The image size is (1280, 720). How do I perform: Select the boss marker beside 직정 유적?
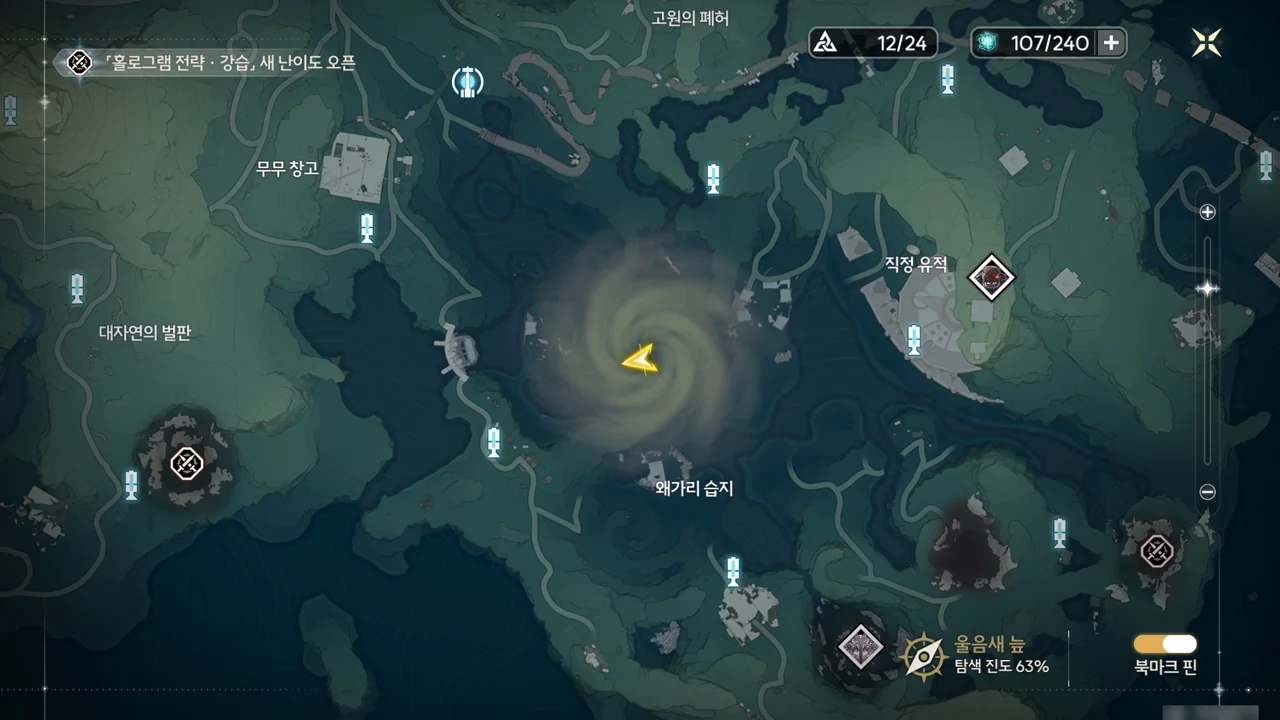click(x=992, y=276)
